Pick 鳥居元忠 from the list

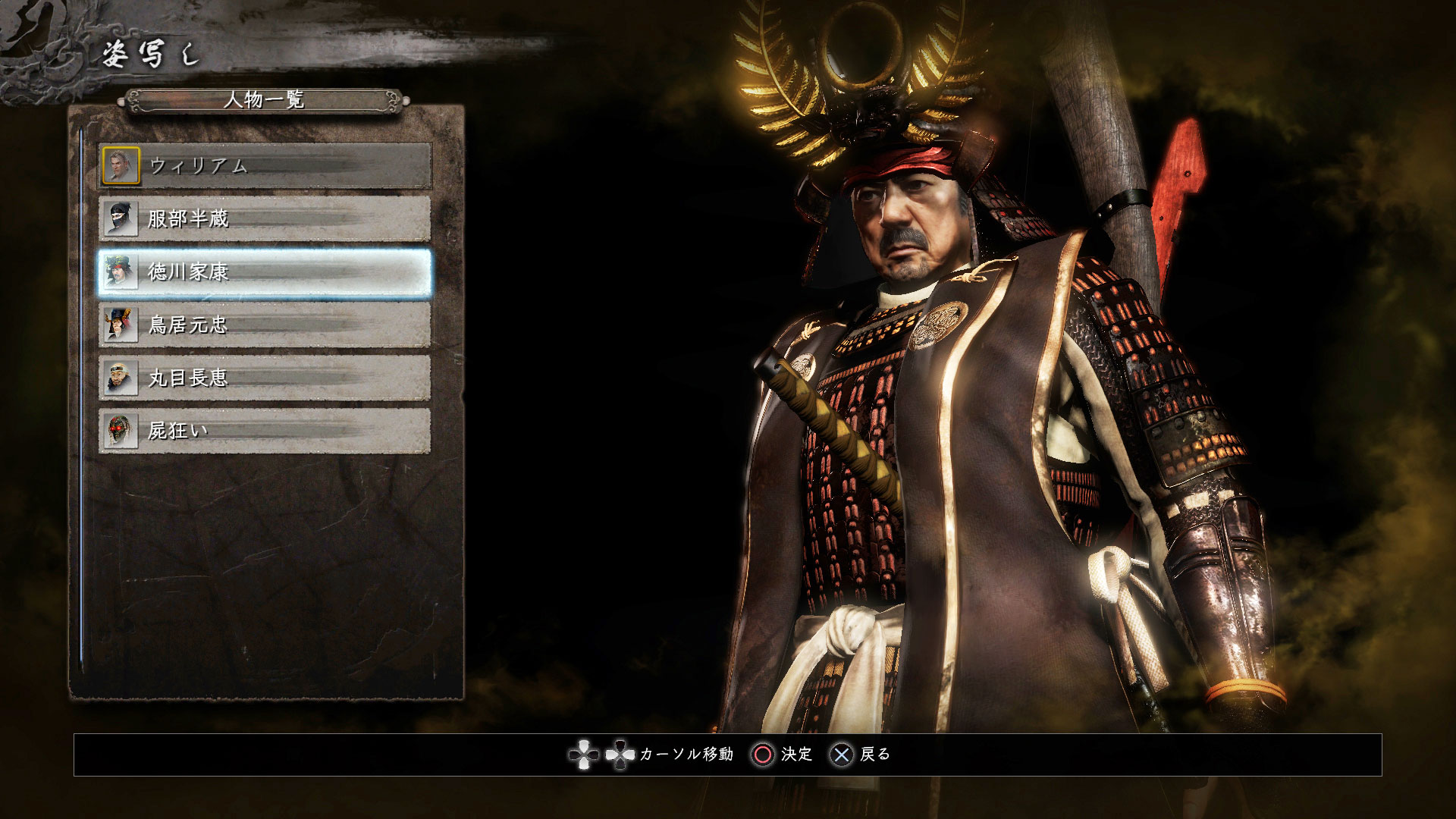[x=265, y=325]
